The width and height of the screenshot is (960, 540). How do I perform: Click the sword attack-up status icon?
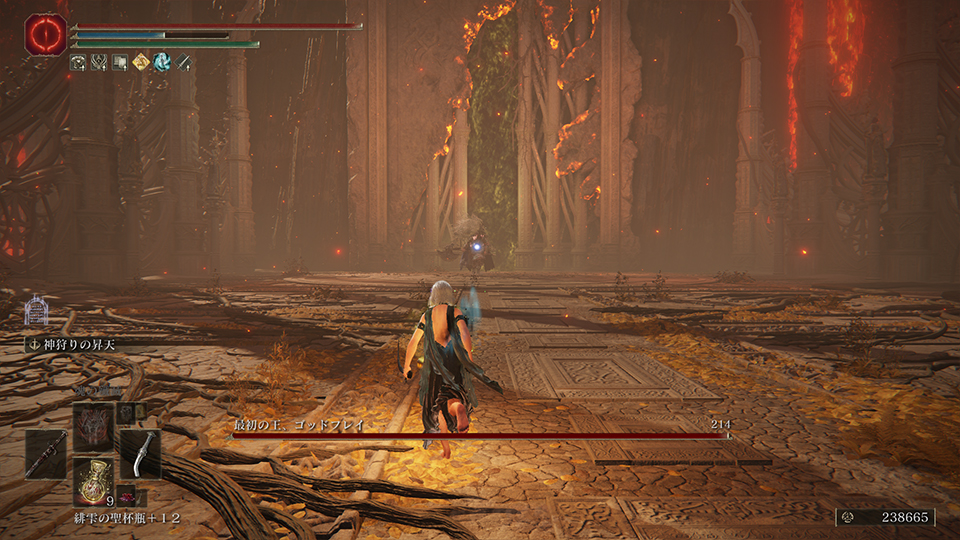183,62
